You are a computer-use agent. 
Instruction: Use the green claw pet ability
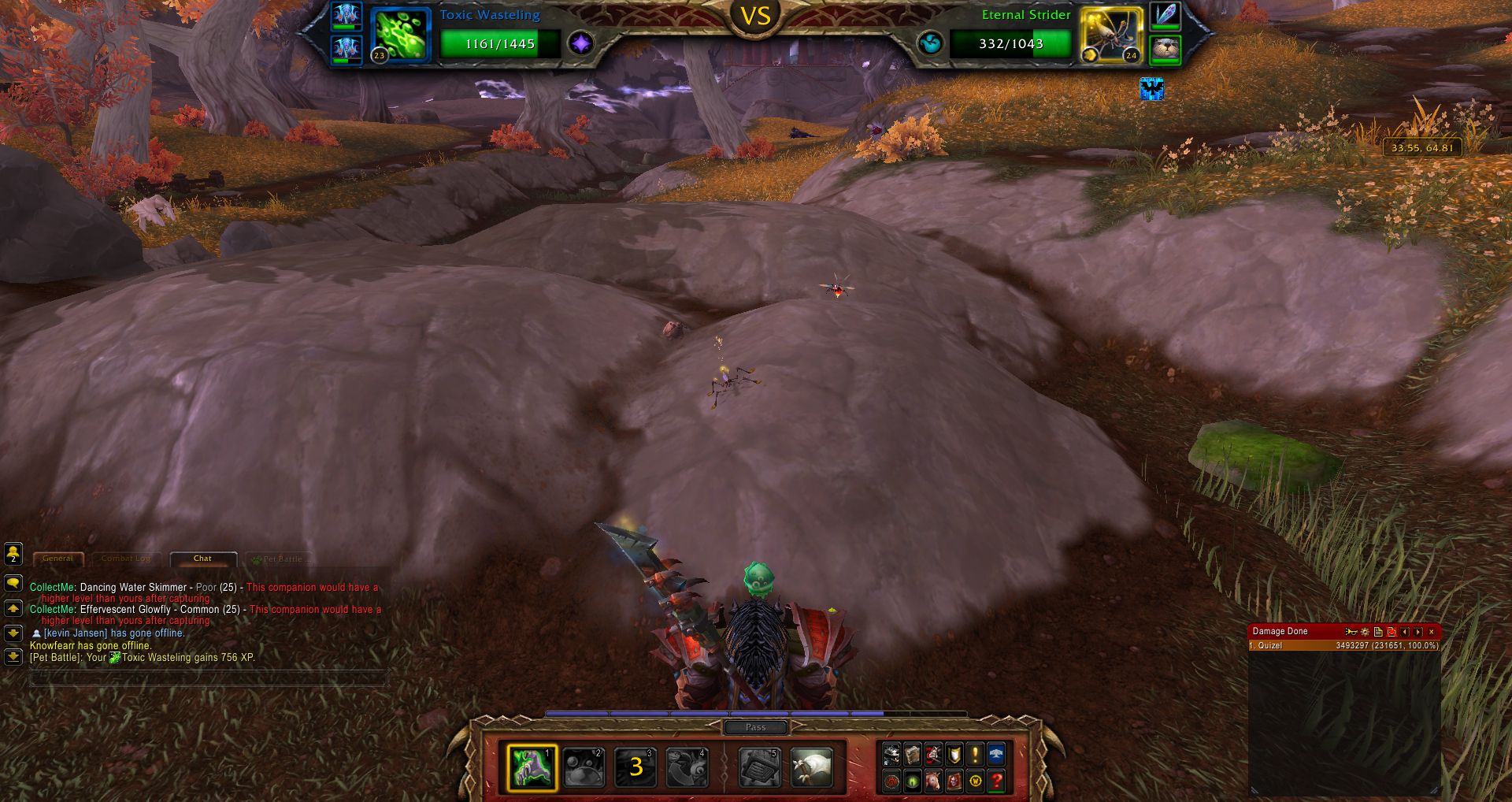pos(532,767)
